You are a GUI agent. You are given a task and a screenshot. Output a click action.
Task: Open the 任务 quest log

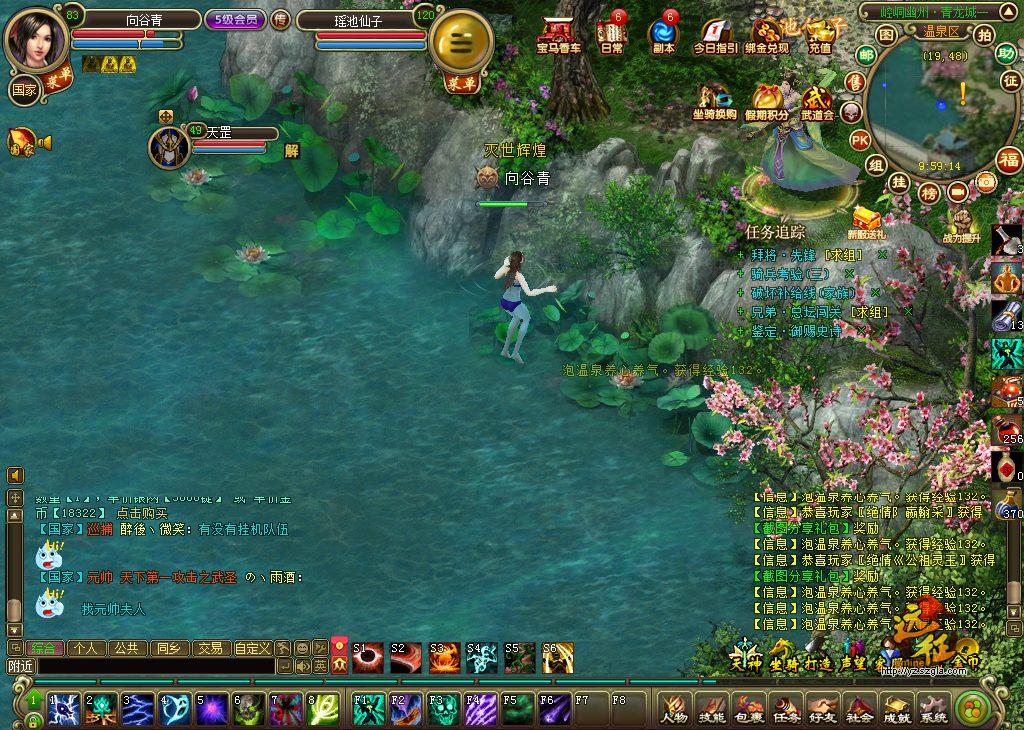pyautogui.click(x=785, y=709)
